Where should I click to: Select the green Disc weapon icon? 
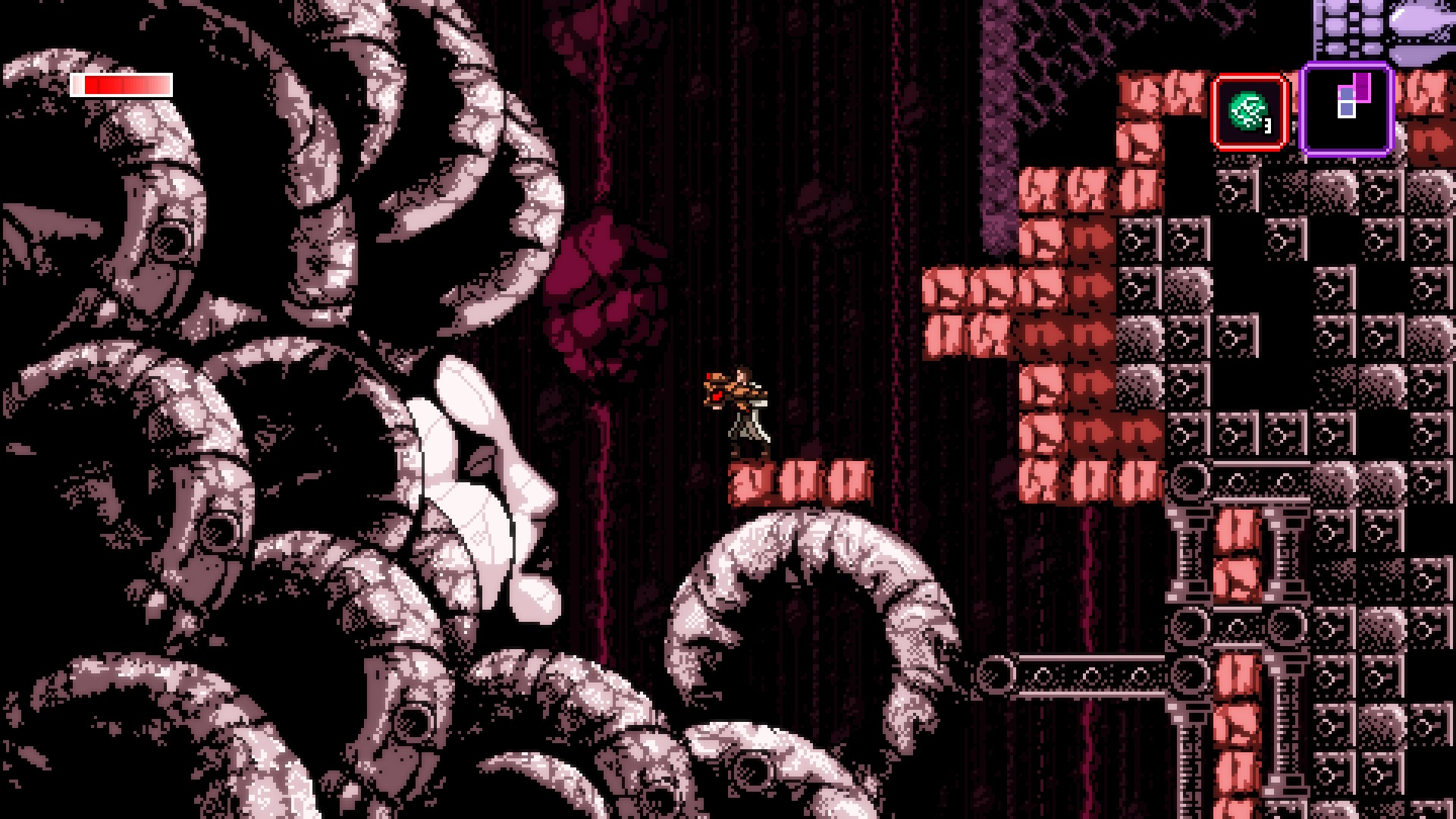(1248, 110)
